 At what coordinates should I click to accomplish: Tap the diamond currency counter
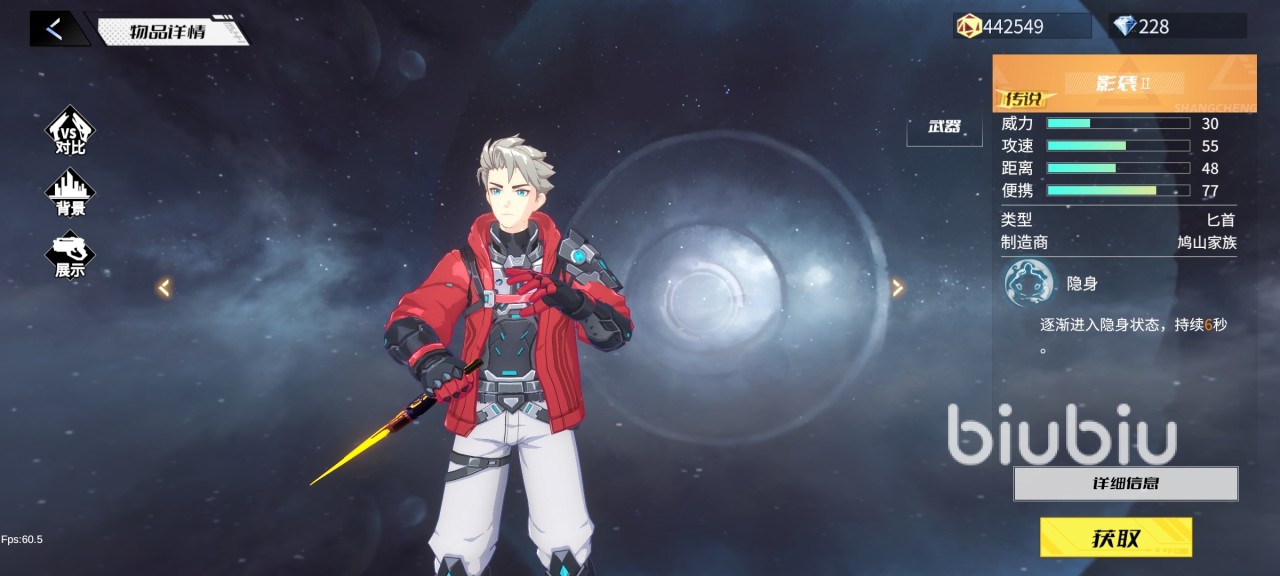[x=1176, y=26]
